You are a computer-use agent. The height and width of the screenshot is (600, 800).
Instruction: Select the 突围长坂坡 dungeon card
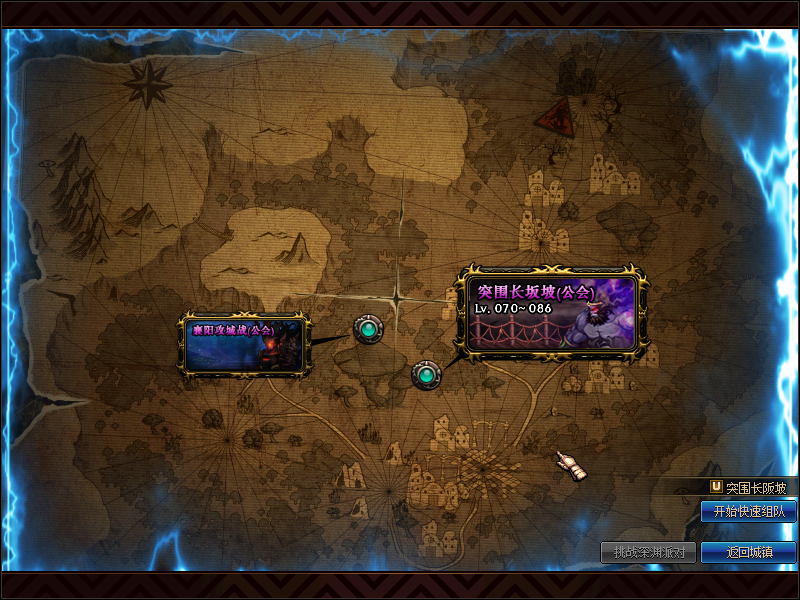click(x=551, y=312)
